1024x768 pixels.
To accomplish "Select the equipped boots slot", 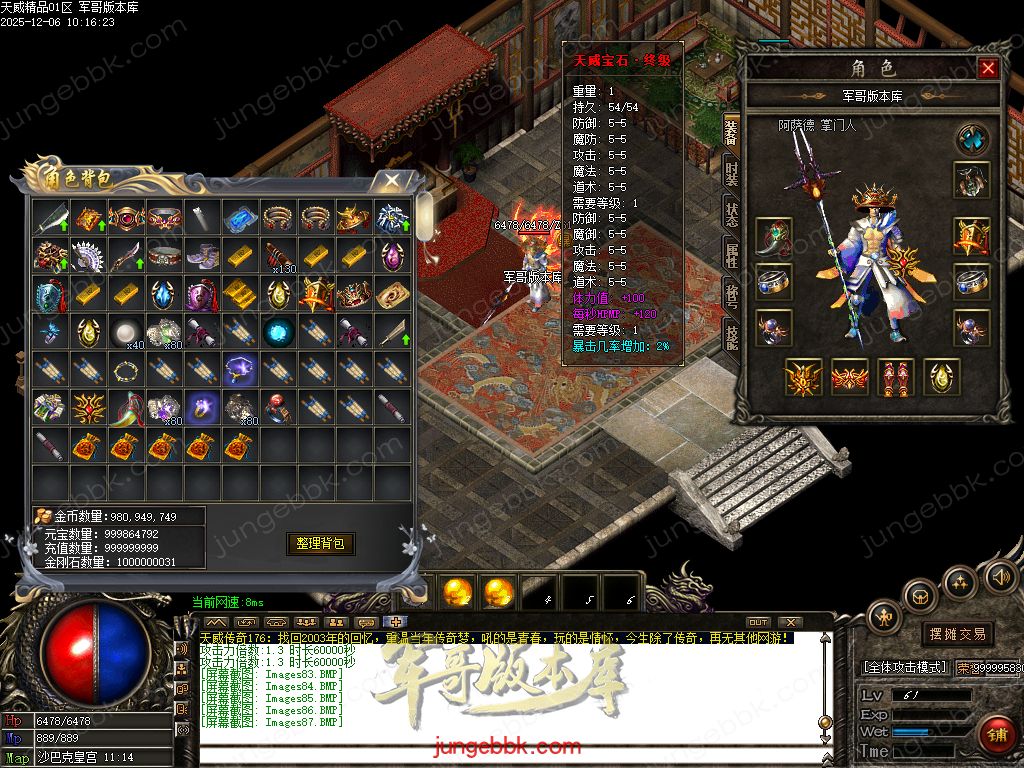I will [x=896, y=376].
